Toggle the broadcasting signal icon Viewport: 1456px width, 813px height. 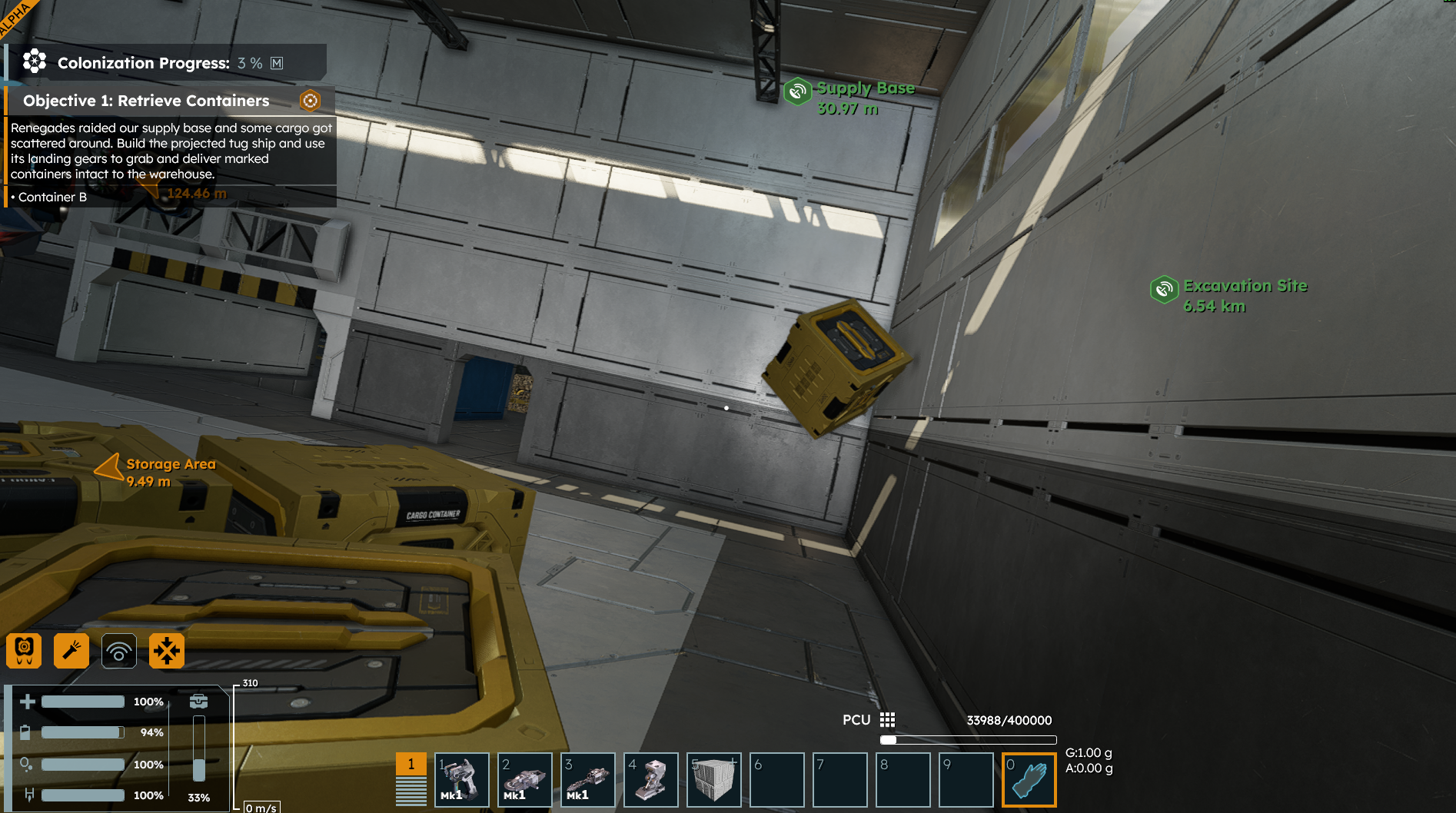(119, 651)
